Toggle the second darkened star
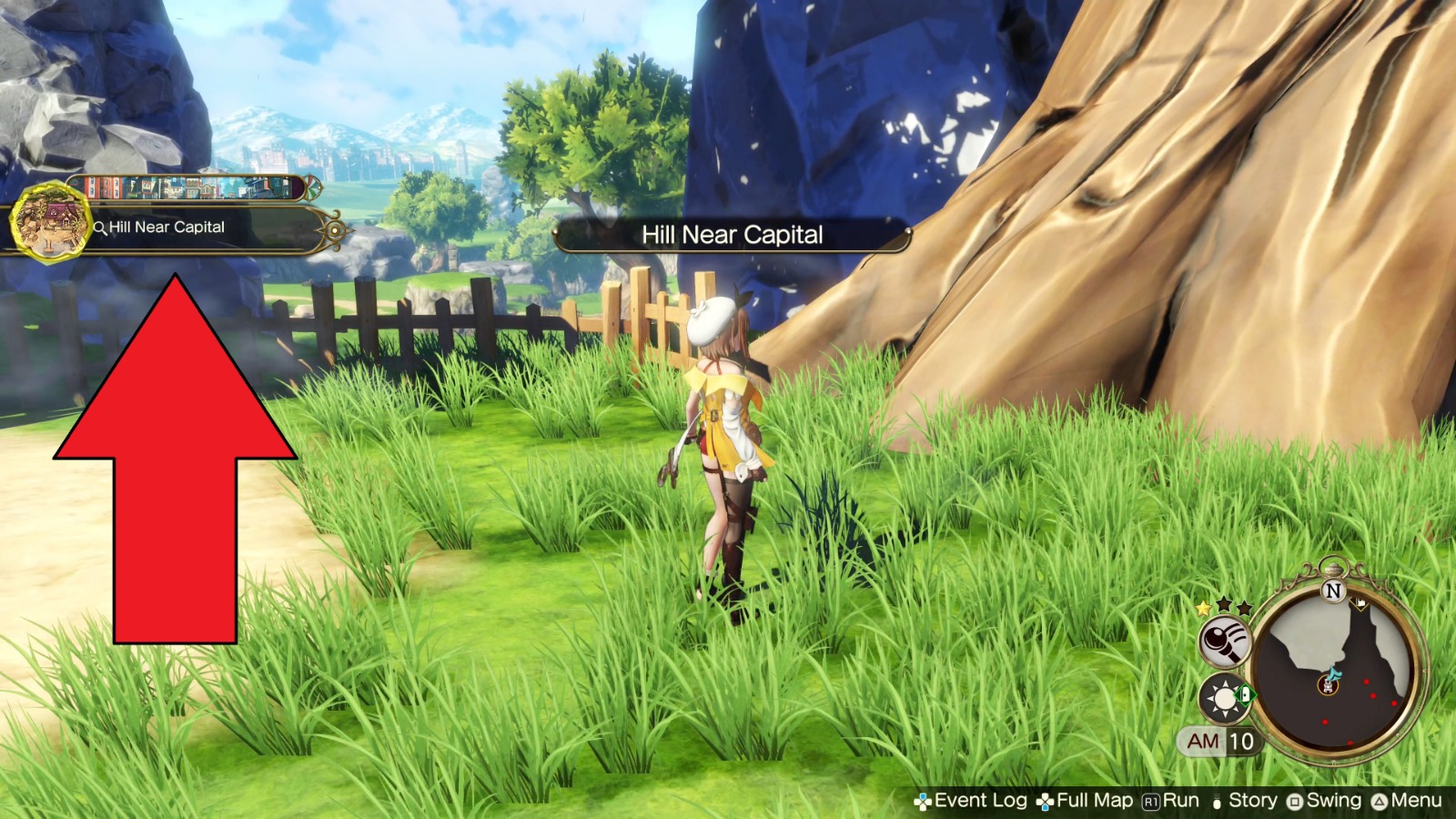Image resolution: width=1456 pixels, height=819 pixels. (1222, 603)
